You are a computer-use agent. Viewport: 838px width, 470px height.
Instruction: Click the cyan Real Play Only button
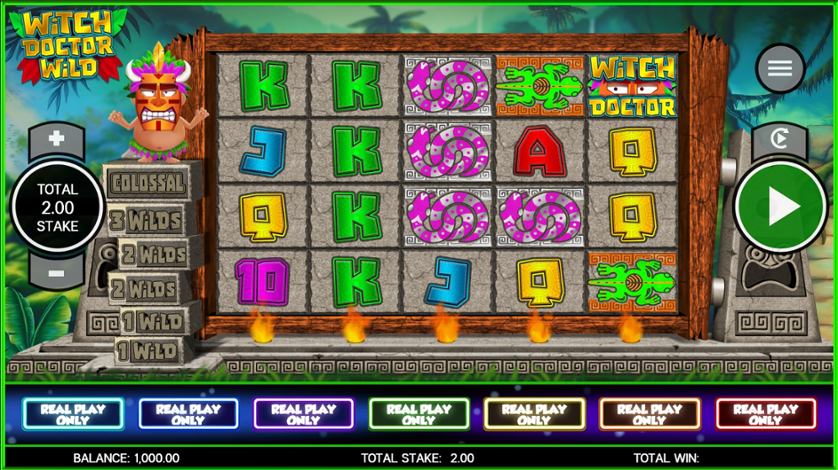click(72, 414)
